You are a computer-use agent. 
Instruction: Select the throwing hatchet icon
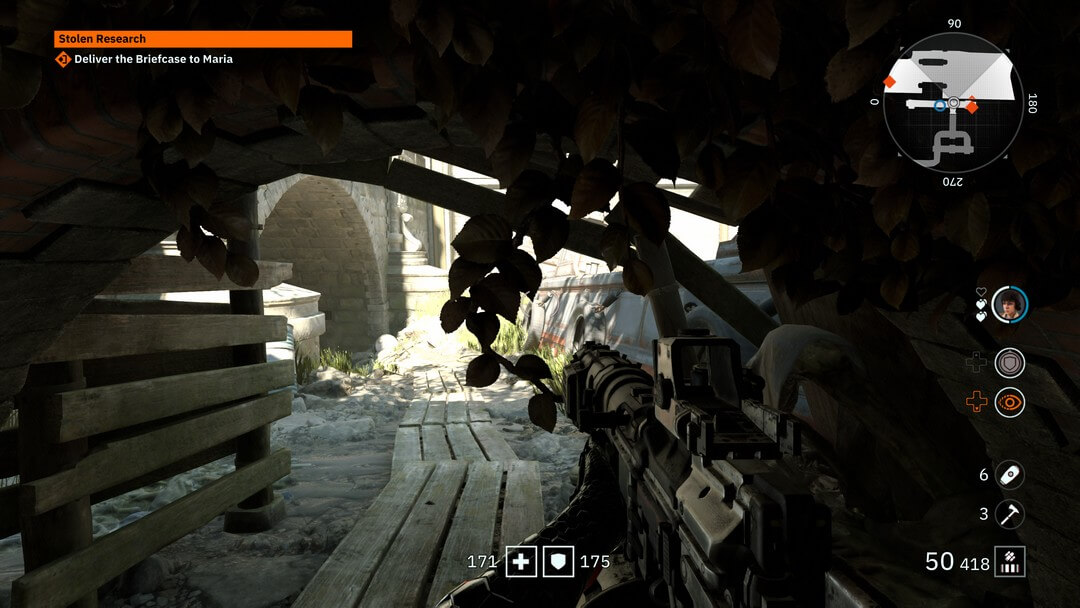(1010, 515)
